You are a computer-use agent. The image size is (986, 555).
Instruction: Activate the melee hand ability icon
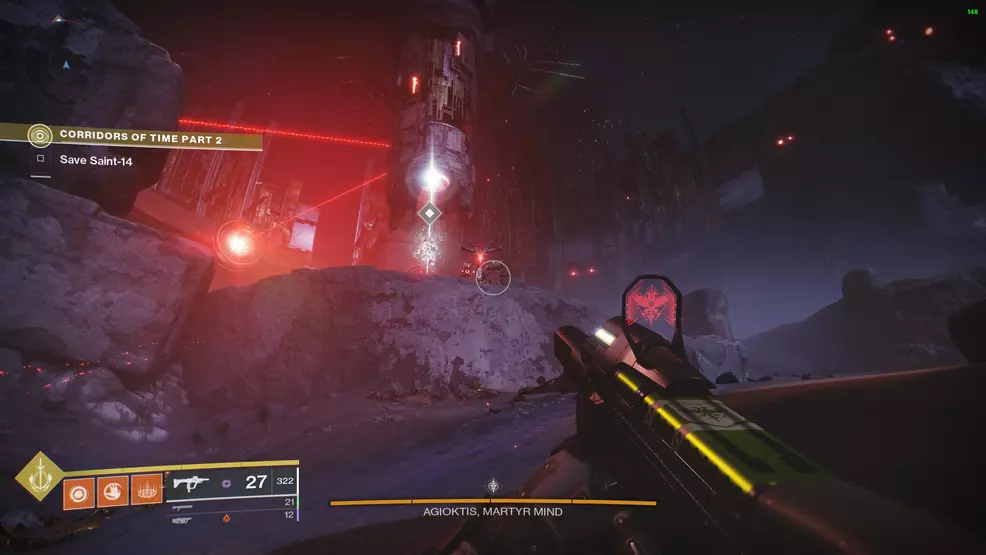tap(113, 491)
